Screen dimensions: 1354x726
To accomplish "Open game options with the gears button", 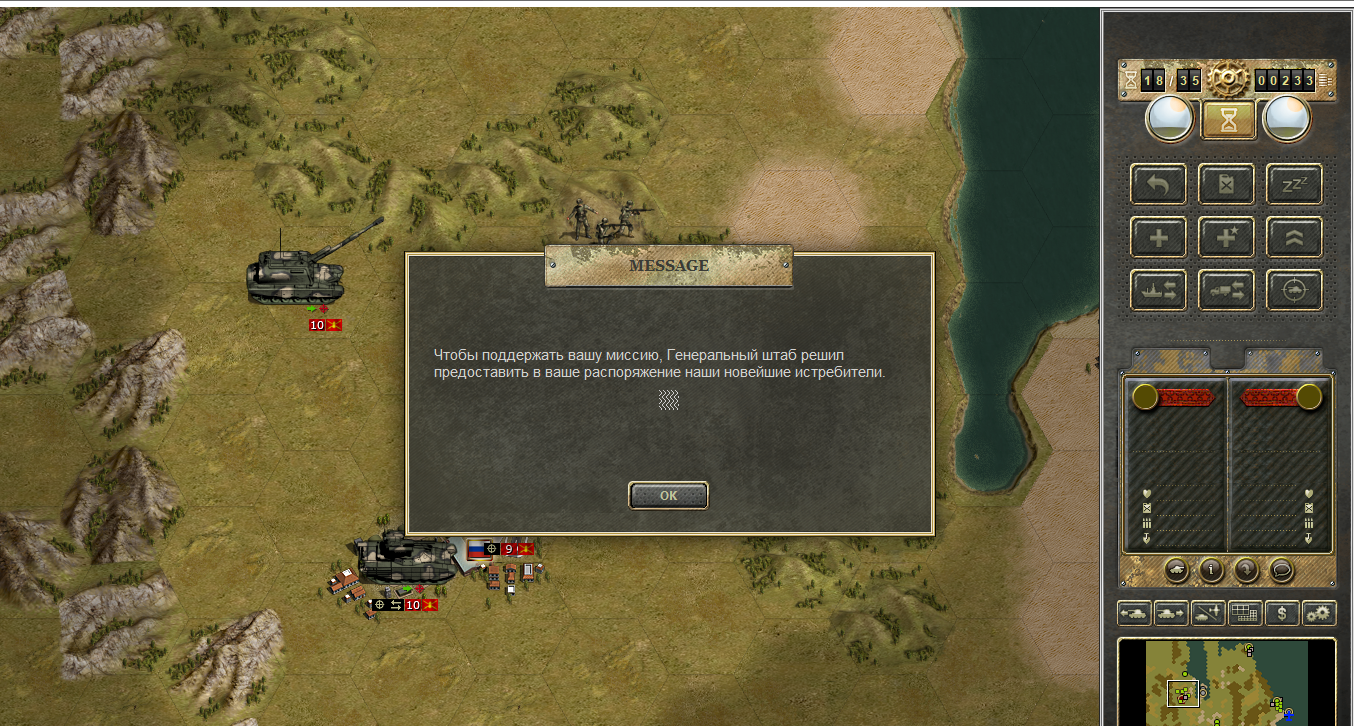I will 1319,613.
